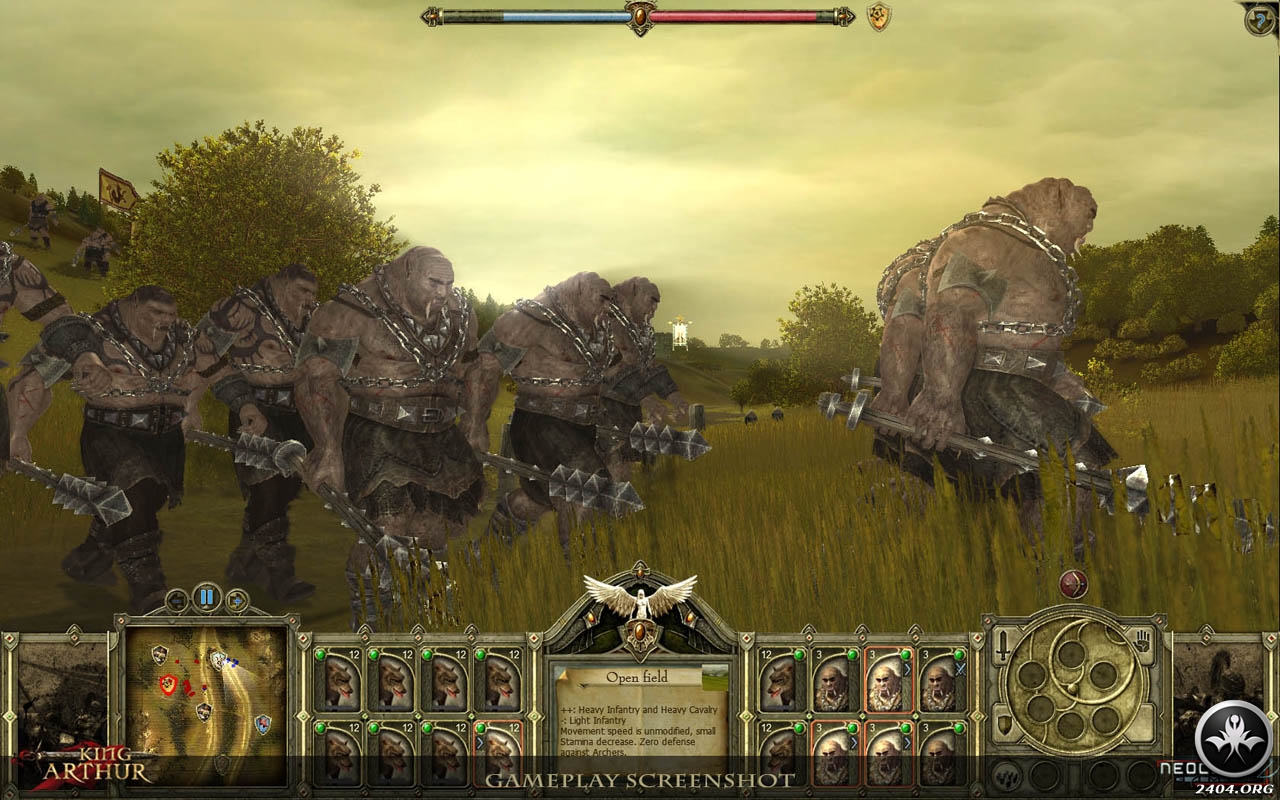Select the ogre unit card with crossed swords
The height and width of the screenshot is (800, 1280).
pos(940,680)
